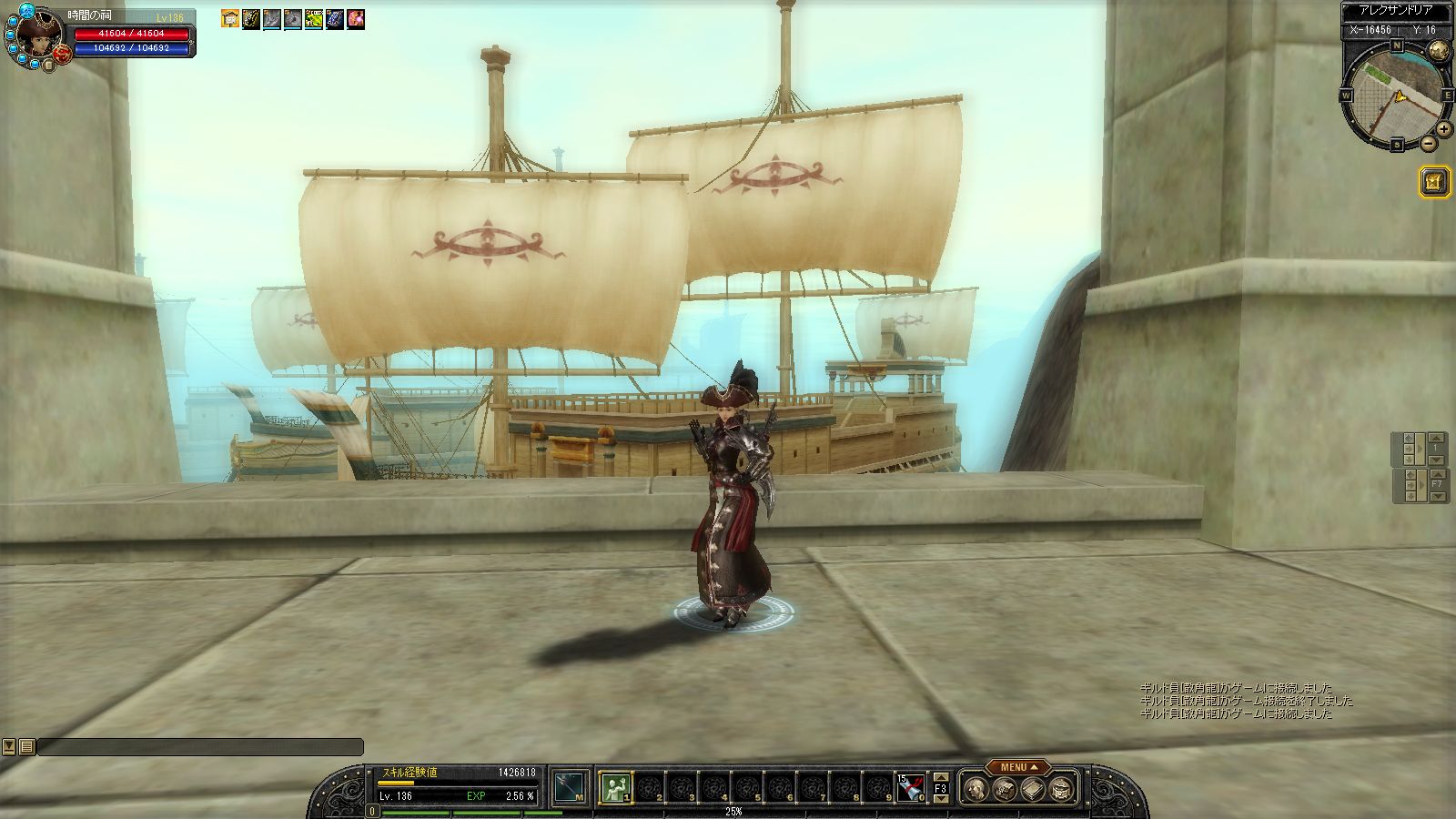This screenshot has width=1456, height=819.
Task: Zoom in the minimap with plus button
Action: pos(1443,129)
